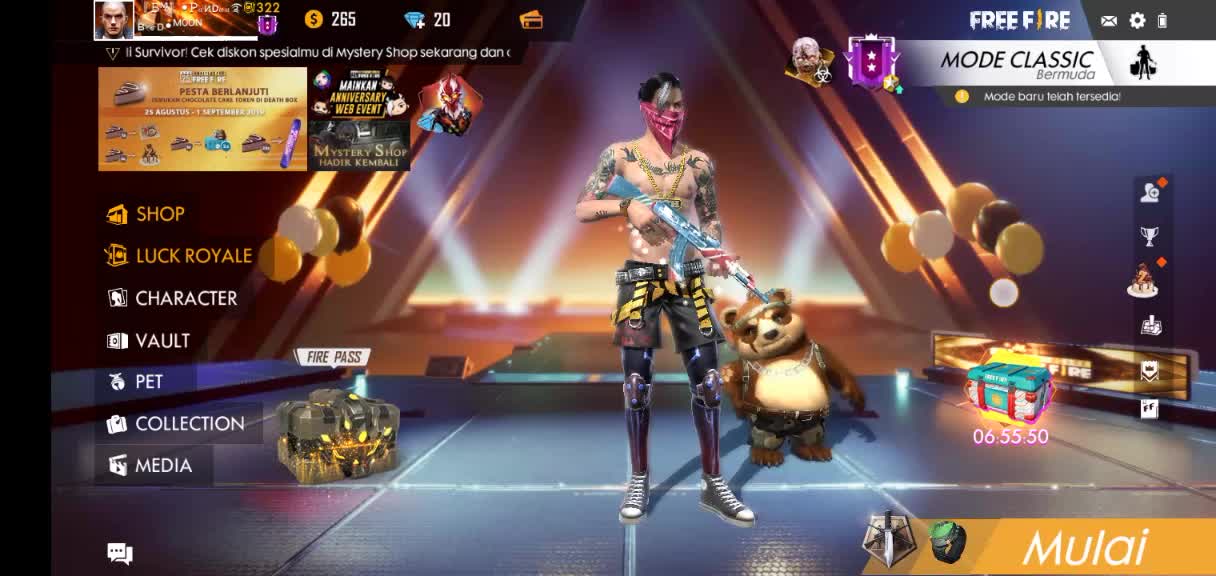Open the settings gear icon
Screen dimensions: 1216x576
(x=1137, y=20)
